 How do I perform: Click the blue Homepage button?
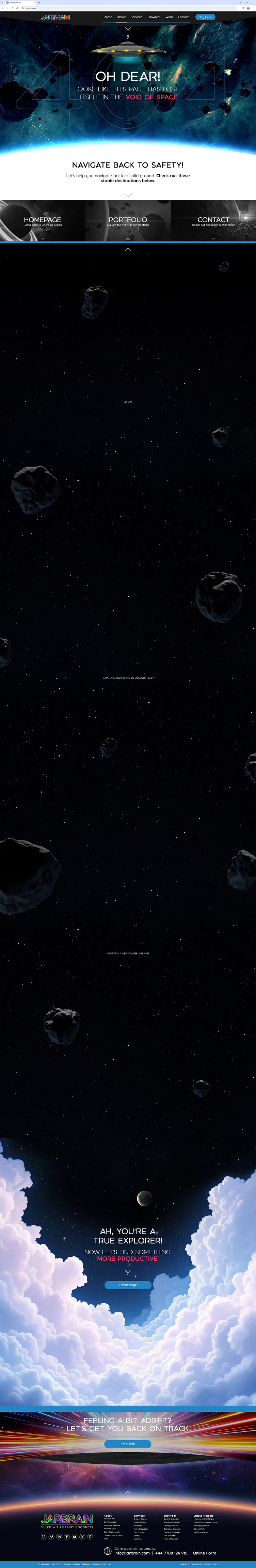click(128, 1285)
